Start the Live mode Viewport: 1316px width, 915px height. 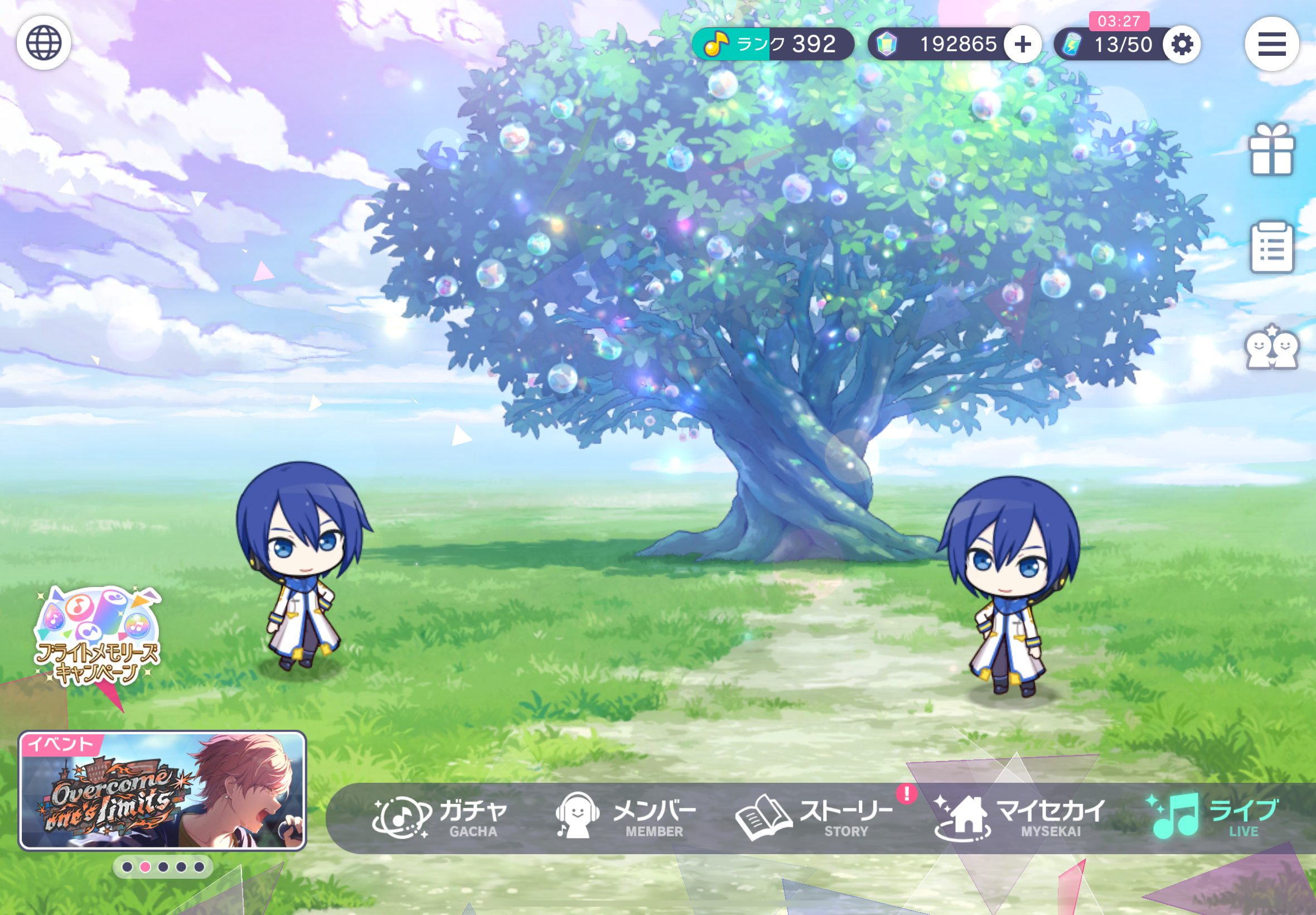[x=1212, y=817]
